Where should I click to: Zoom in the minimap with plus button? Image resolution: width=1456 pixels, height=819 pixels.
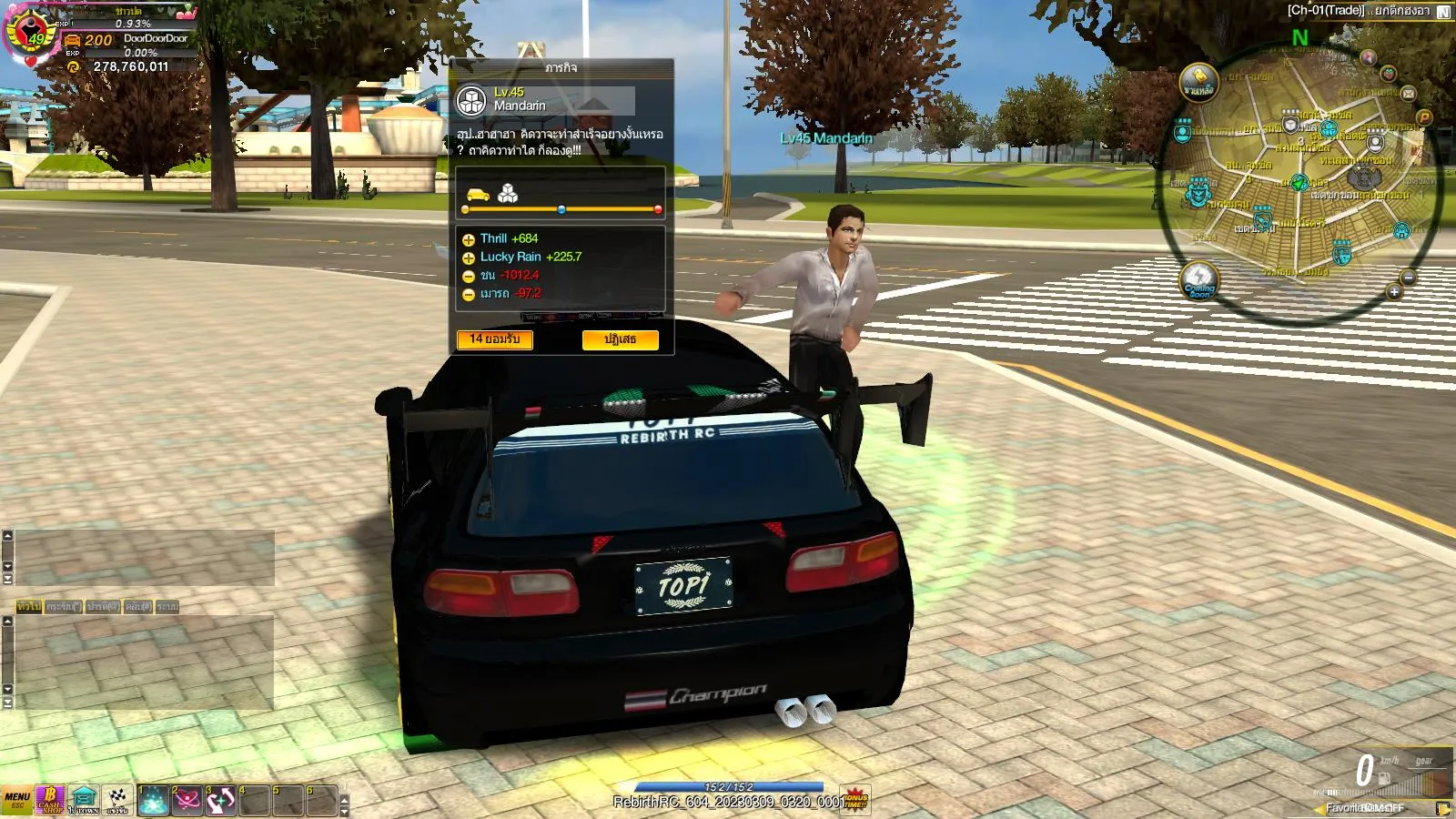tap(1394, 291)
